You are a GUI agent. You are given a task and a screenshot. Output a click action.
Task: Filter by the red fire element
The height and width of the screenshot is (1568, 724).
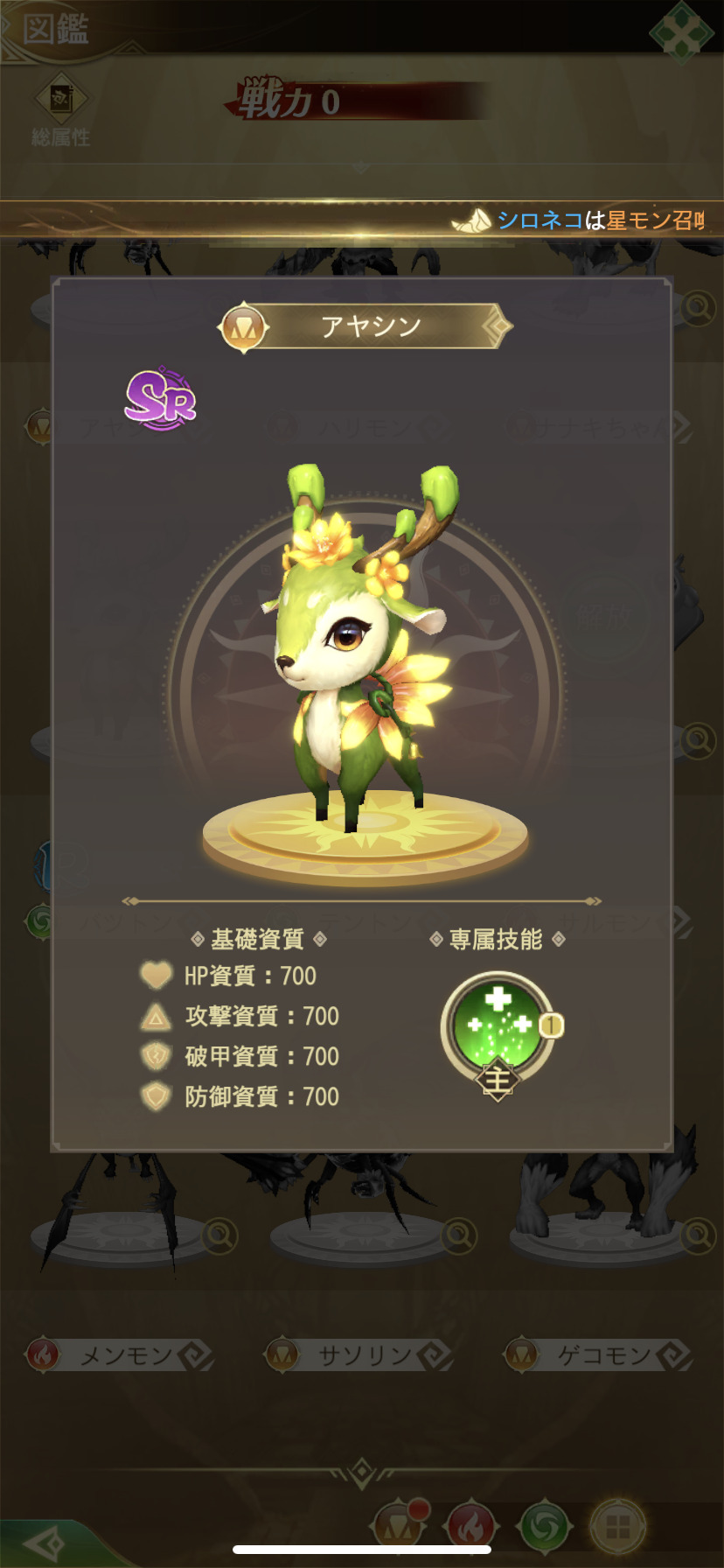[471, 1527]
